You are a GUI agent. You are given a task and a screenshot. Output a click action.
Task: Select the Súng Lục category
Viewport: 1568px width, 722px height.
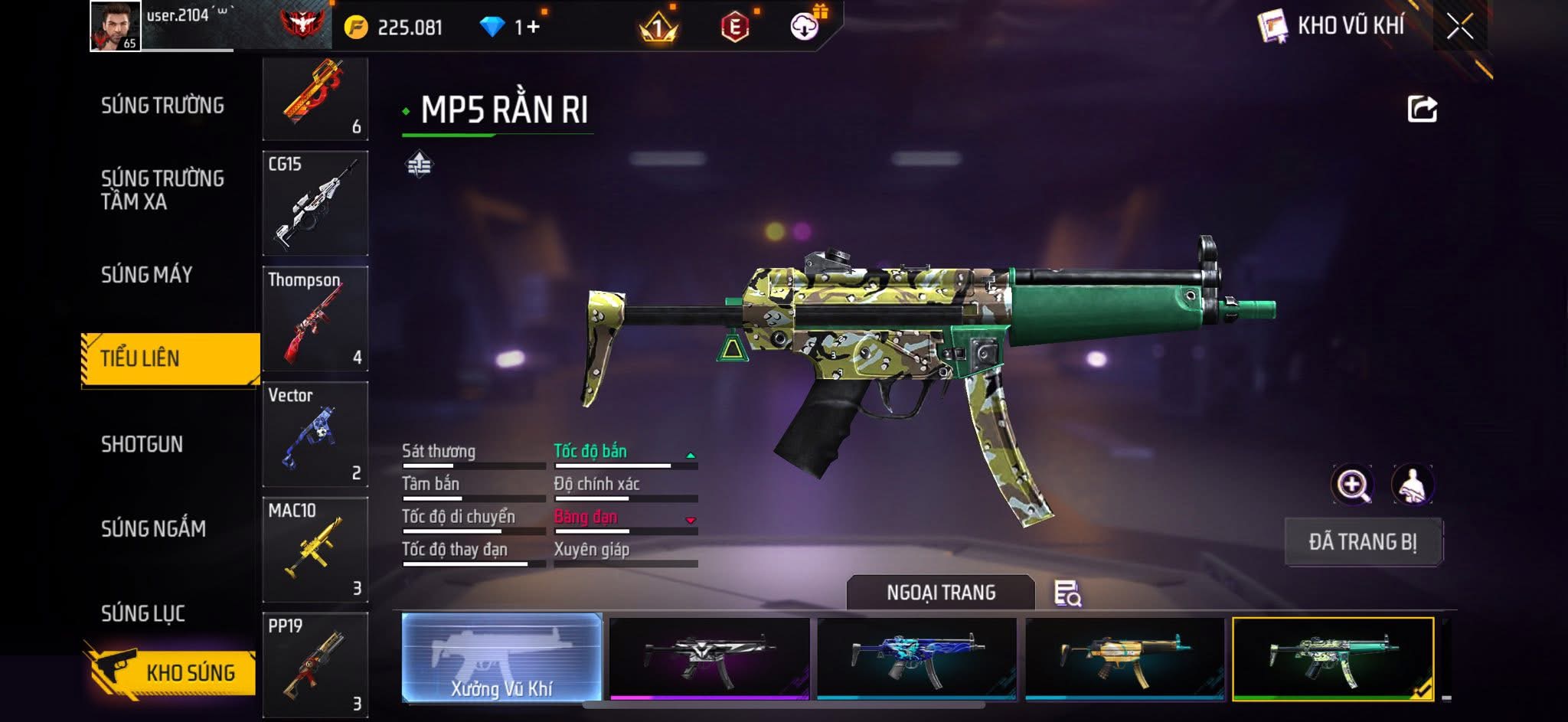coord(143,613)
